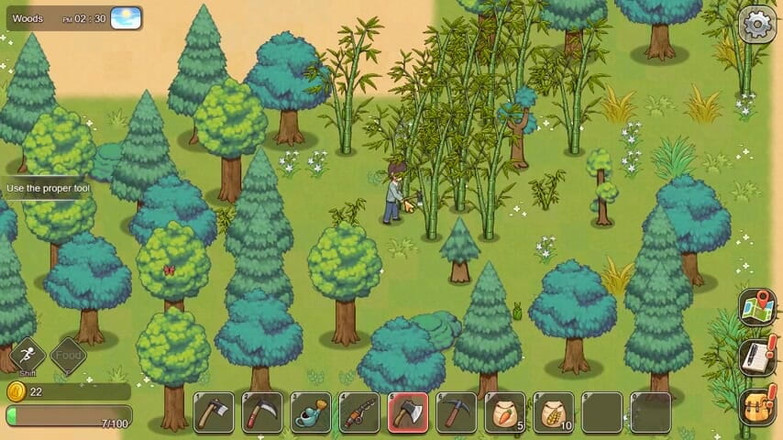Click the weather icon beside the clock
The height and width of the screenshot is (440, 783).
(x=126, y=18)
